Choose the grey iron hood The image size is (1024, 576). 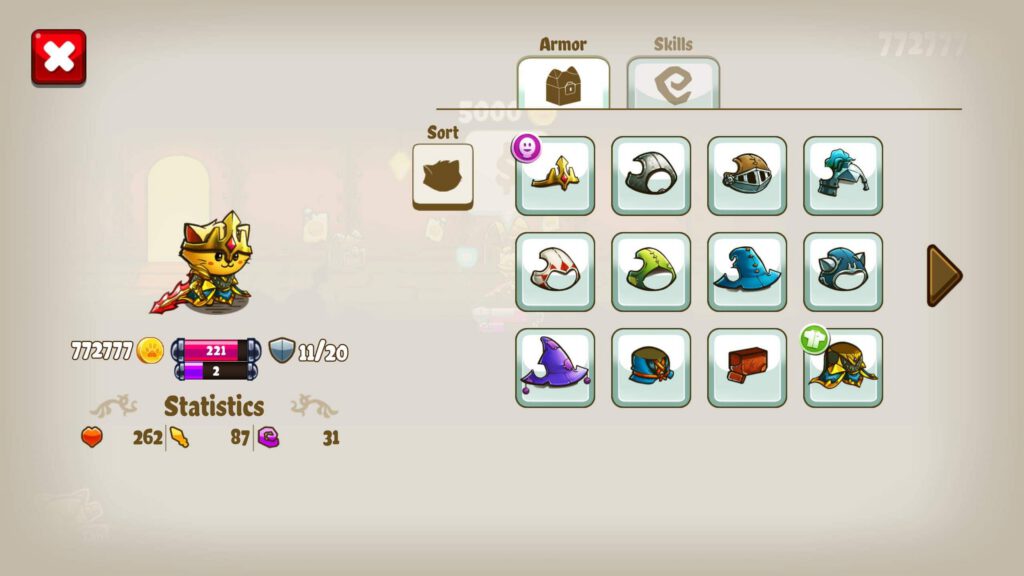click(651, 177)
